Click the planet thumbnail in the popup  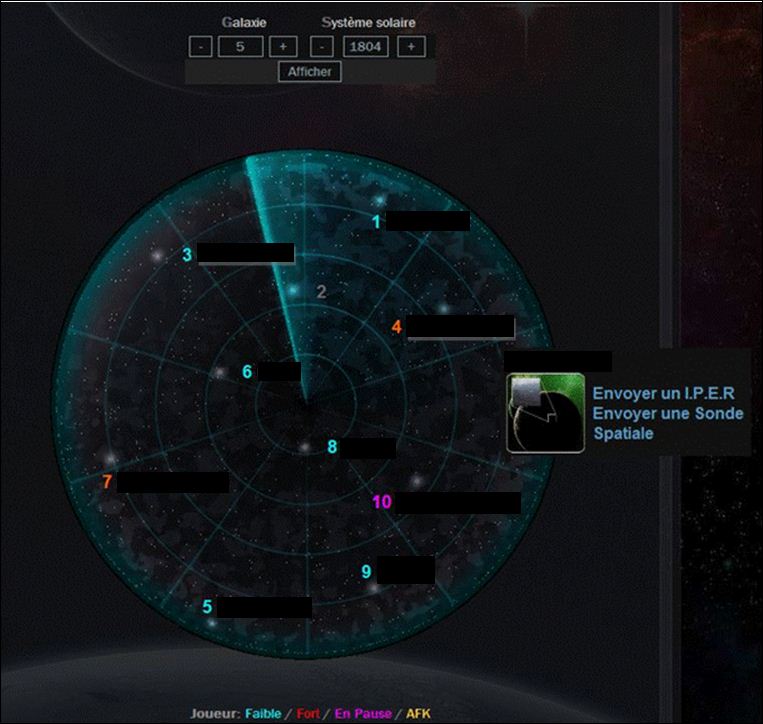click(545, 413)
